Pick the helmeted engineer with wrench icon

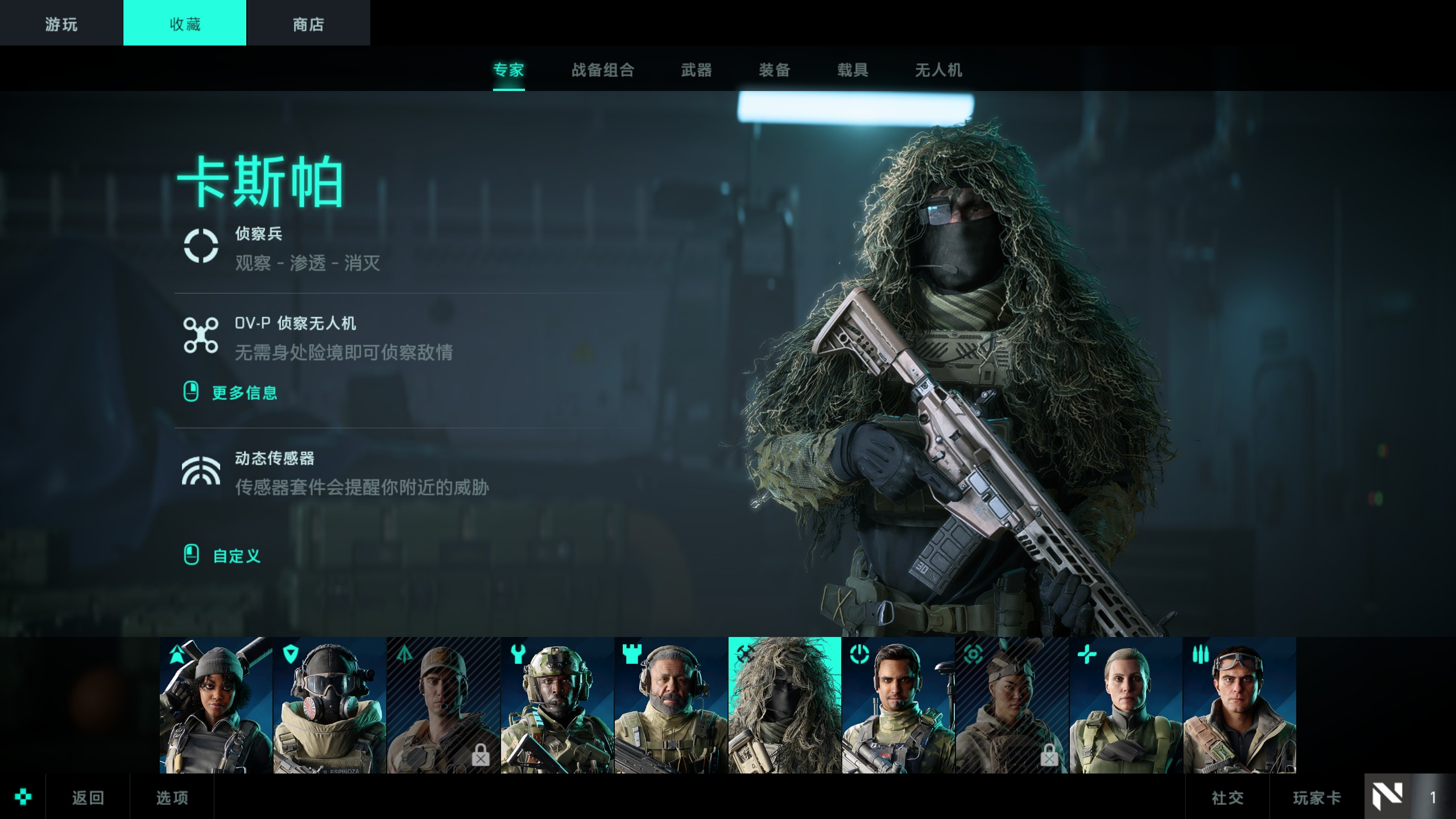(557, 705)
